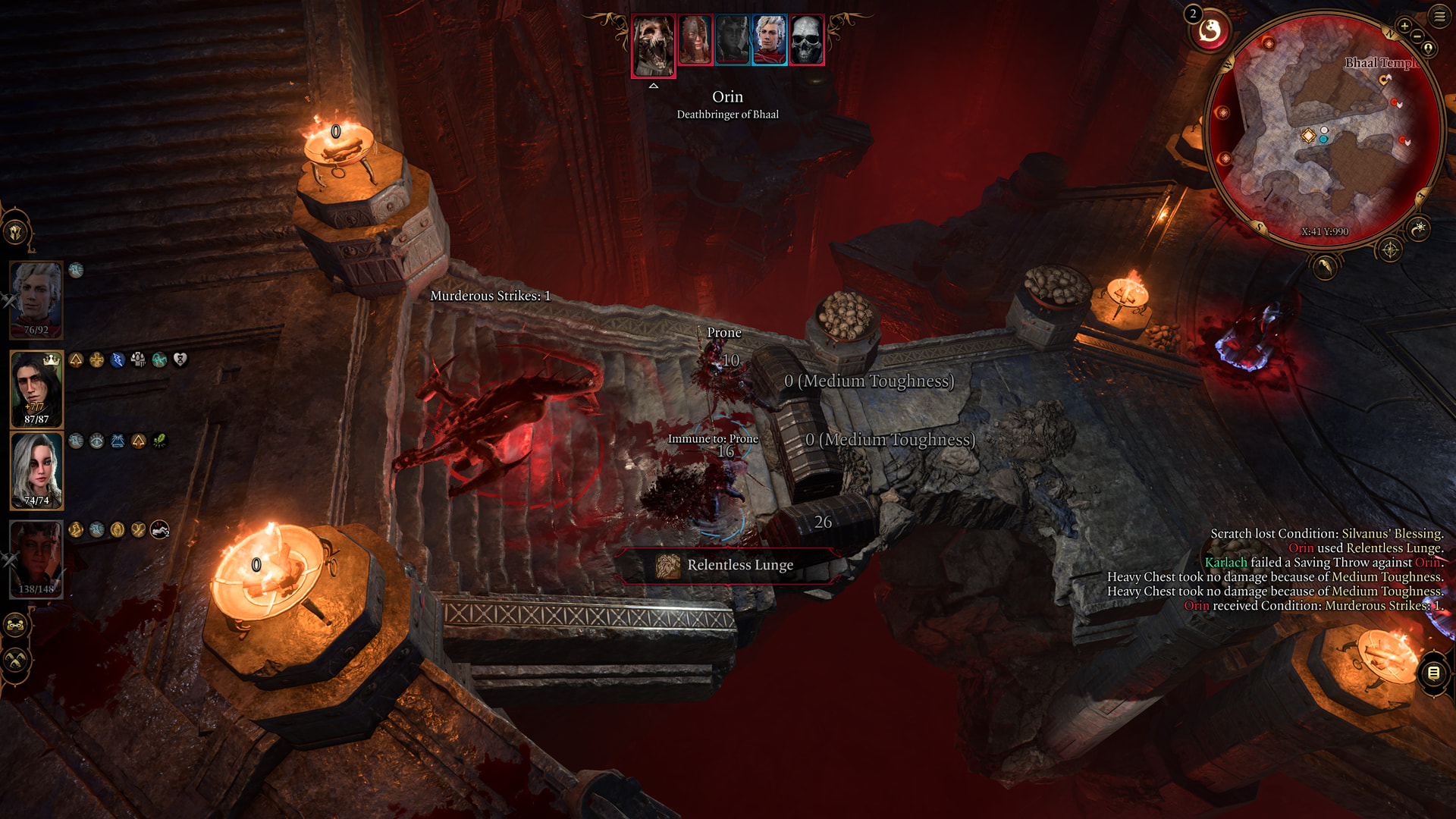
Task: Click the crossed tools icon under portraits
Action: tap(16, 661)
